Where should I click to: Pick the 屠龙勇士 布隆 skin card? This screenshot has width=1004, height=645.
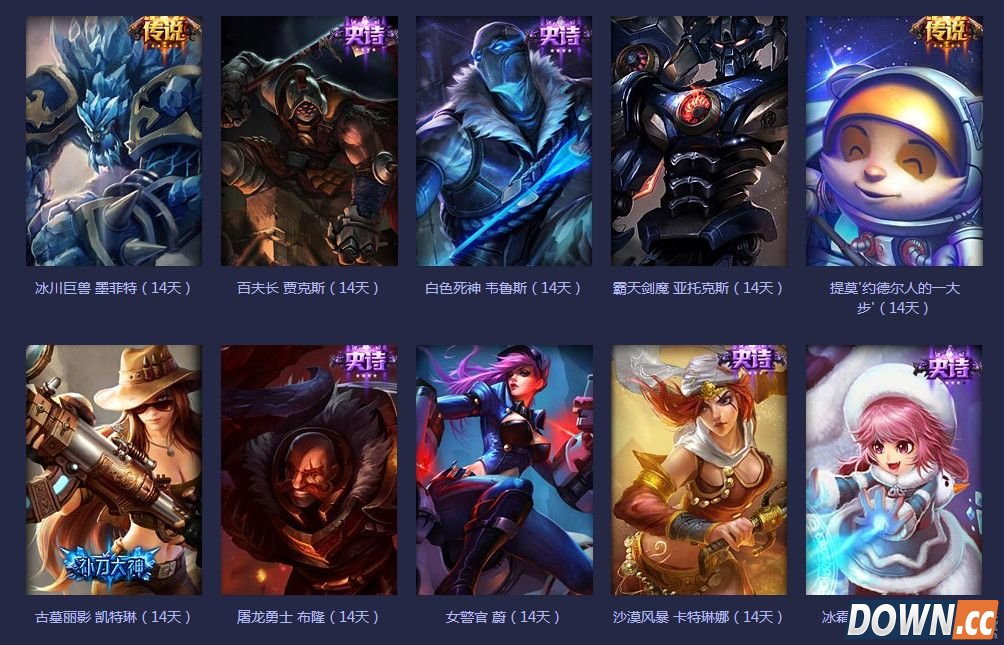pos(309,470)
